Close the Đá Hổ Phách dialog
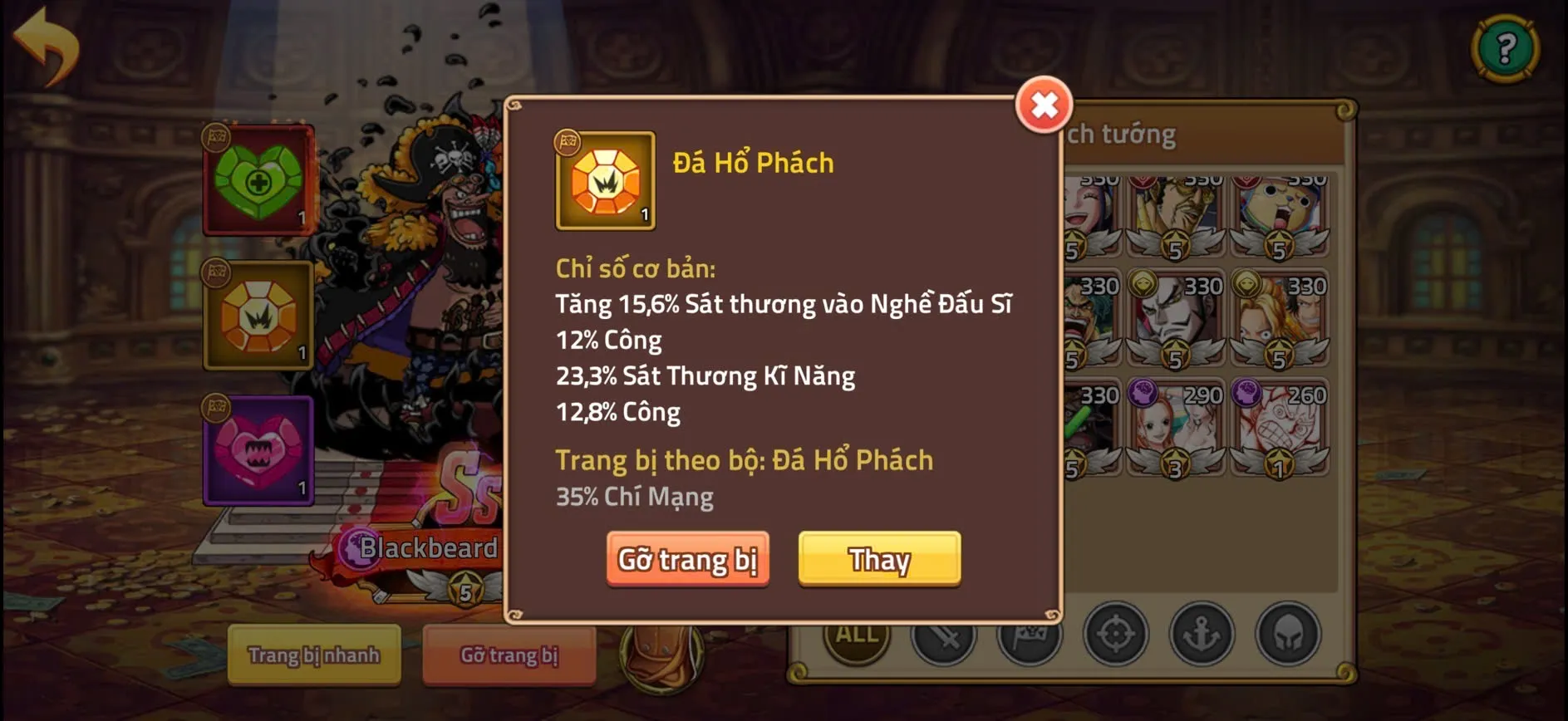1568x721 pixels. [x=1045, y=105]
